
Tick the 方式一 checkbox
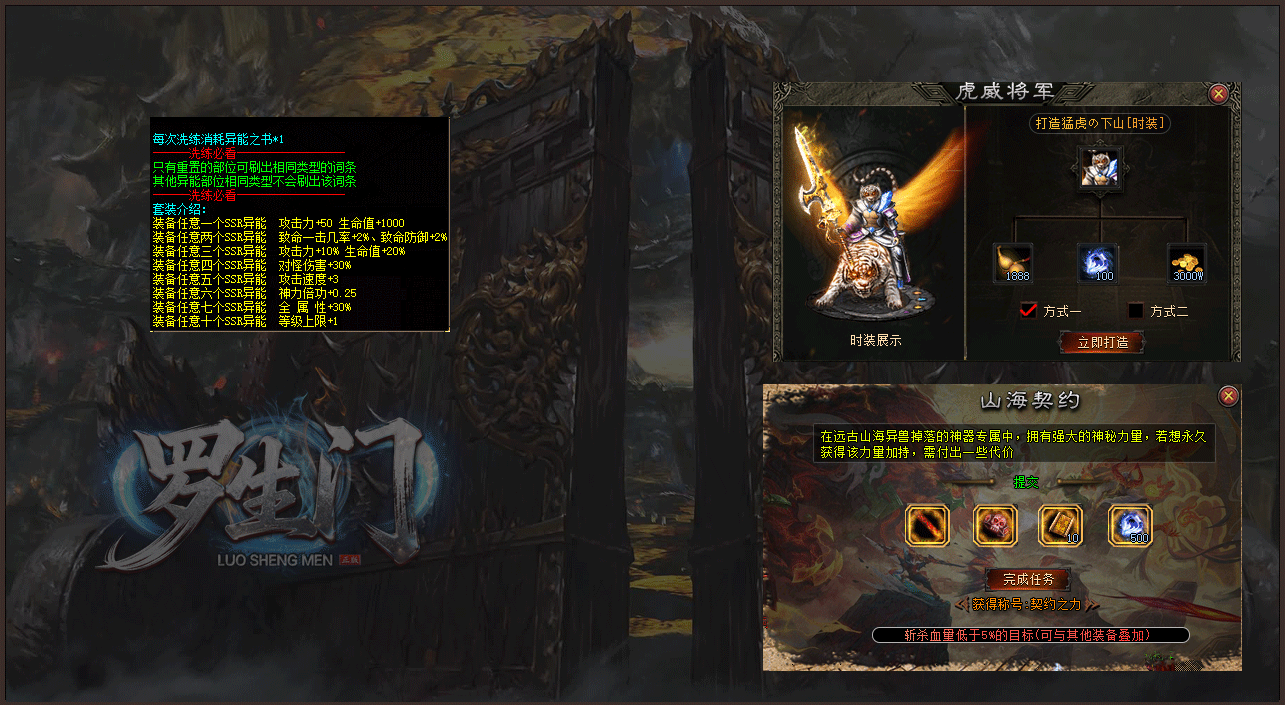pos(1028,310)
